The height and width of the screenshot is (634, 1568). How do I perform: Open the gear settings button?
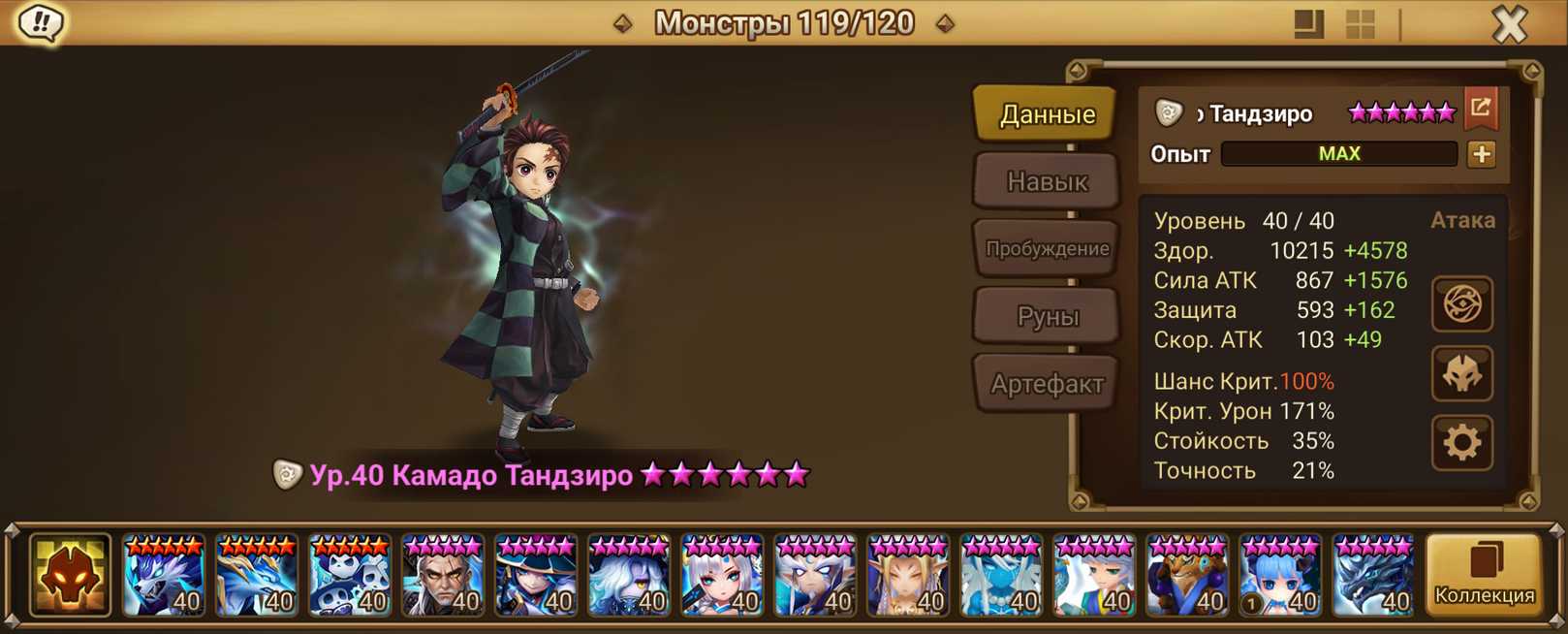(1462, 443)
